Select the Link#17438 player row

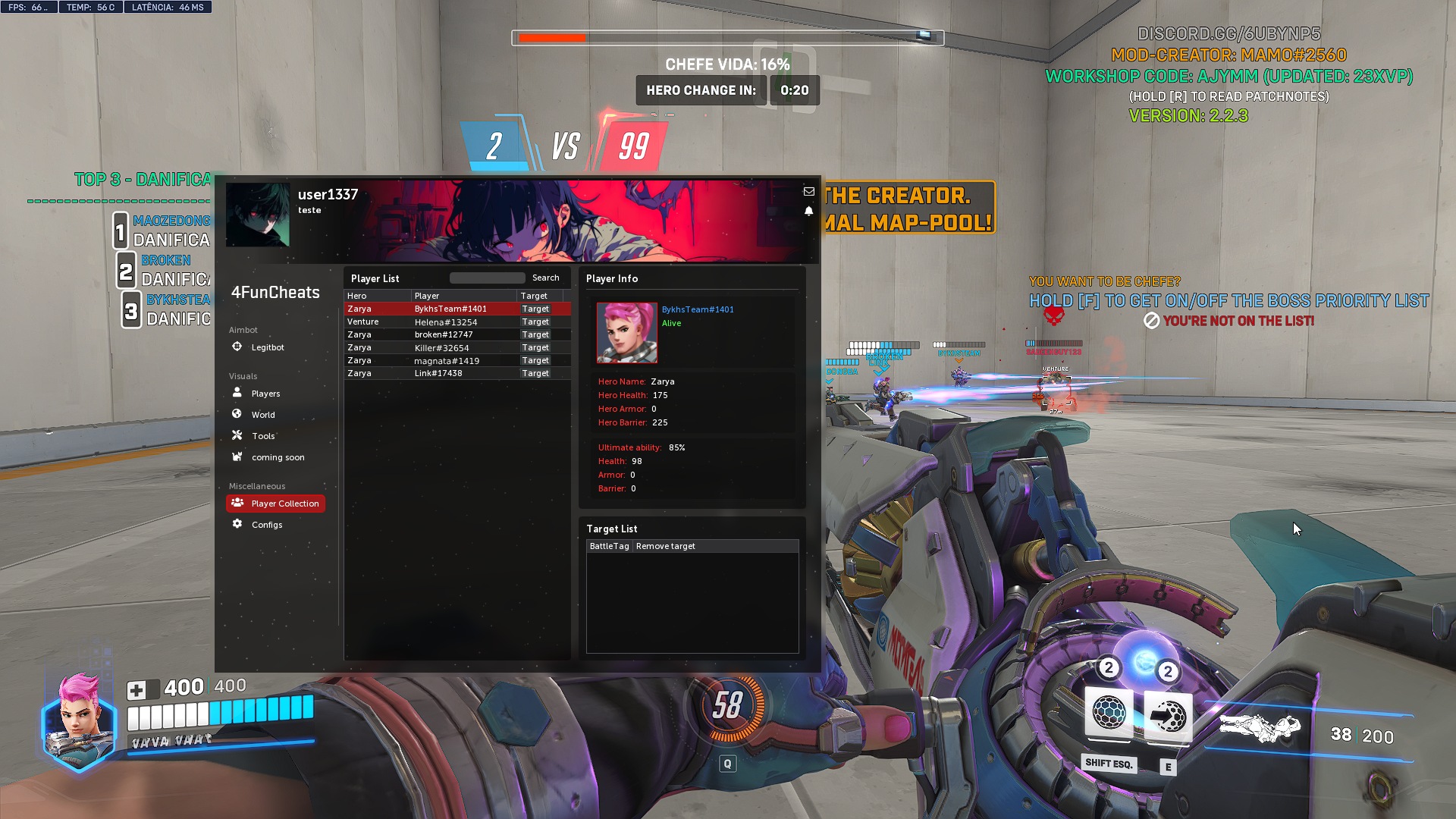point(438,374)
